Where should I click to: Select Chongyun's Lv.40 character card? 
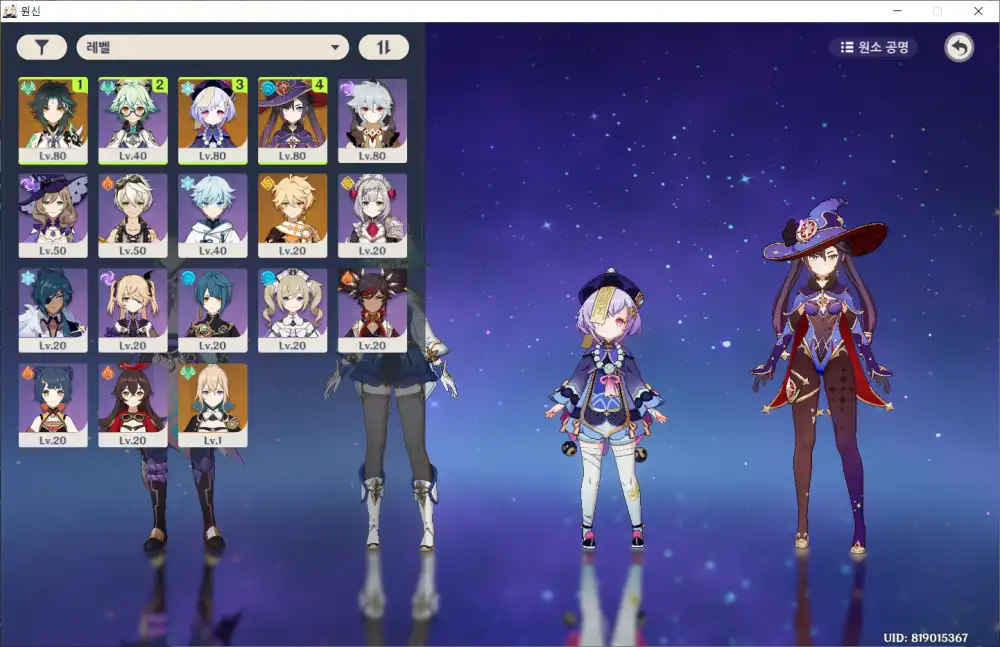click(x=213, y=215)
